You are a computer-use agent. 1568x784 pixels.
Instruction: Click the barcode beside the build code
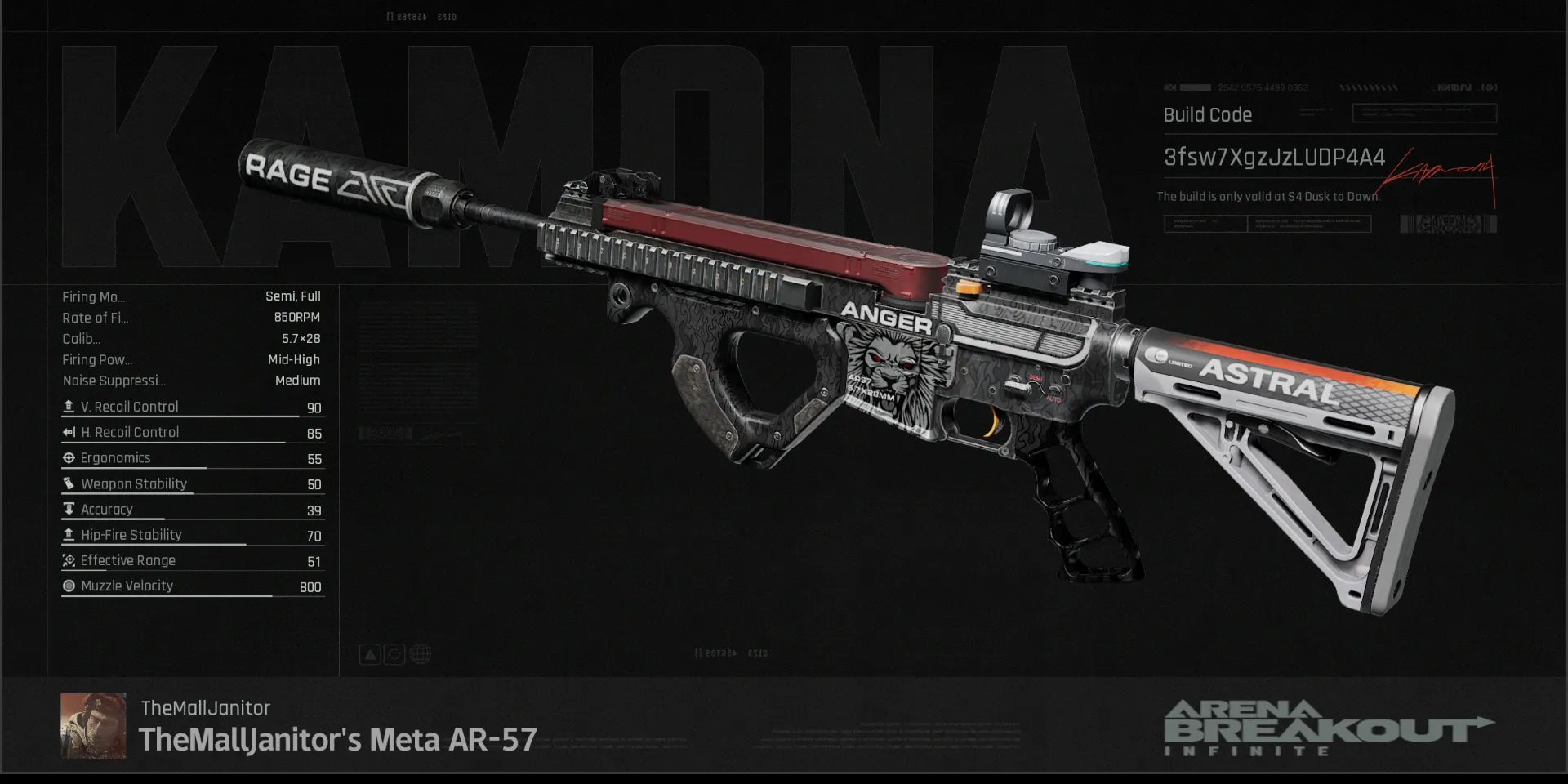(1445, 223)
